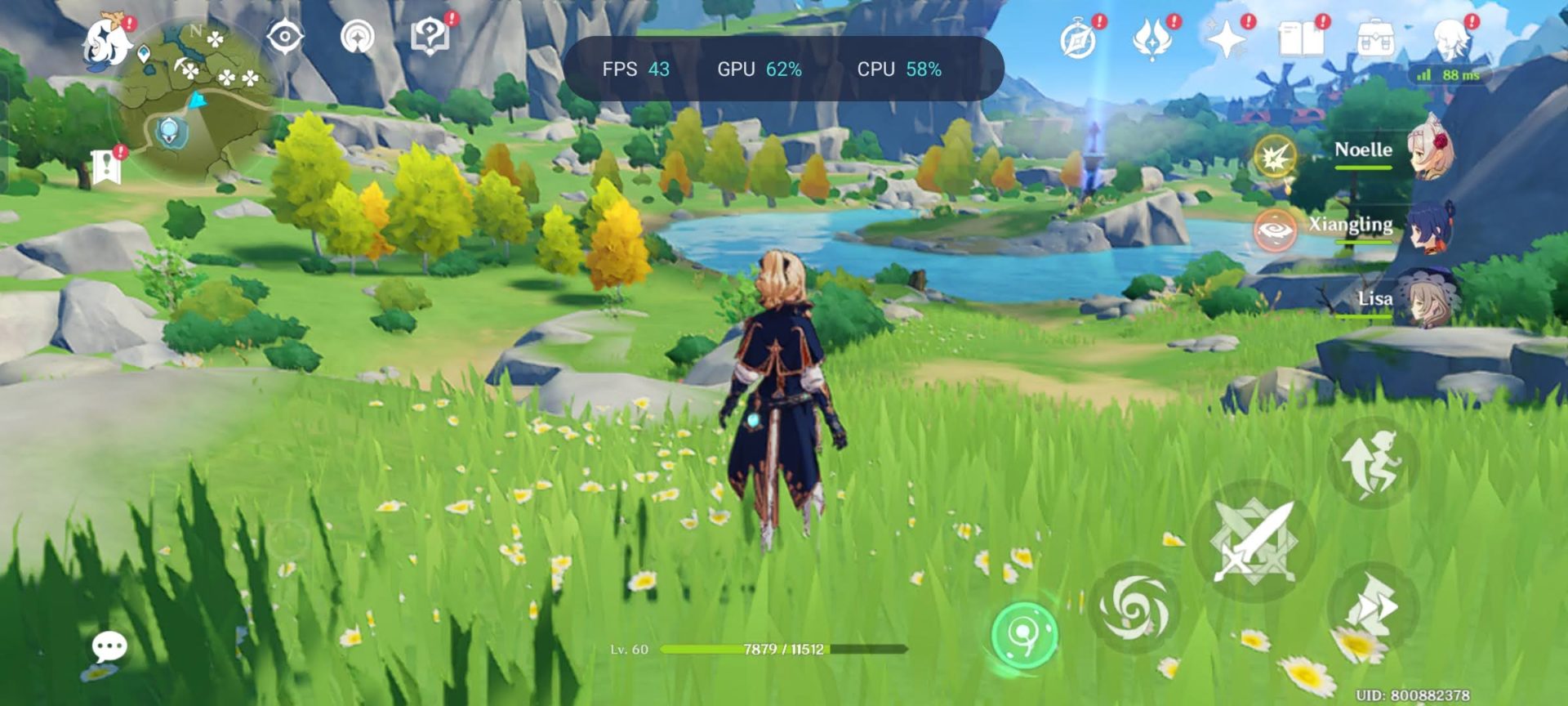This screenshot has width=1568, height=706.
Task: Open the Adventurer Handbook book icon
Action: point(1301,39)
